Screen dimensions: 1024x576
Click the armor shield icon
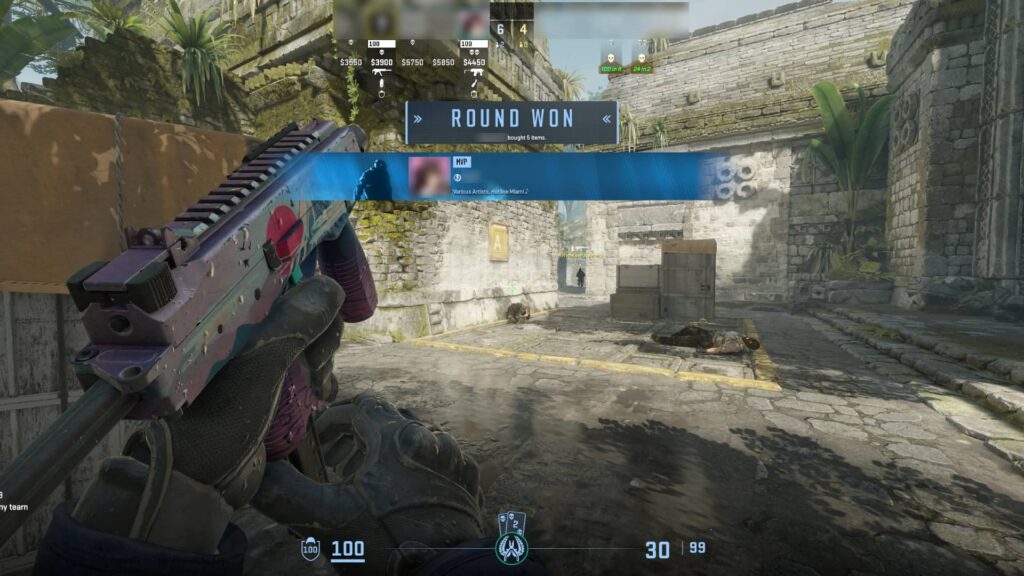(x=311, y=549)
